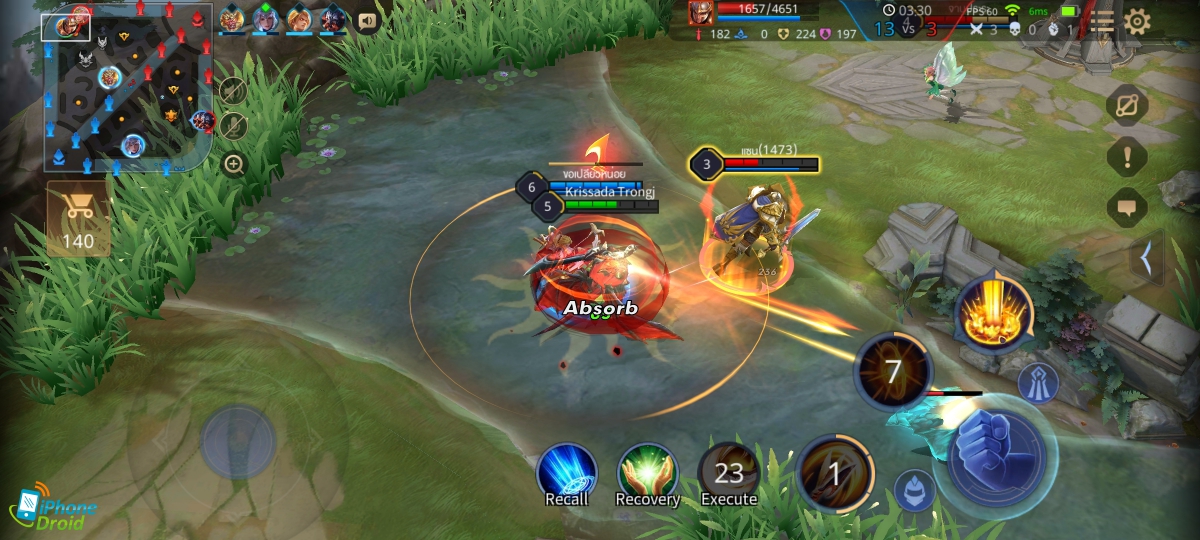
Task: Open the quick chat speech bubble
Action: 1127,208
